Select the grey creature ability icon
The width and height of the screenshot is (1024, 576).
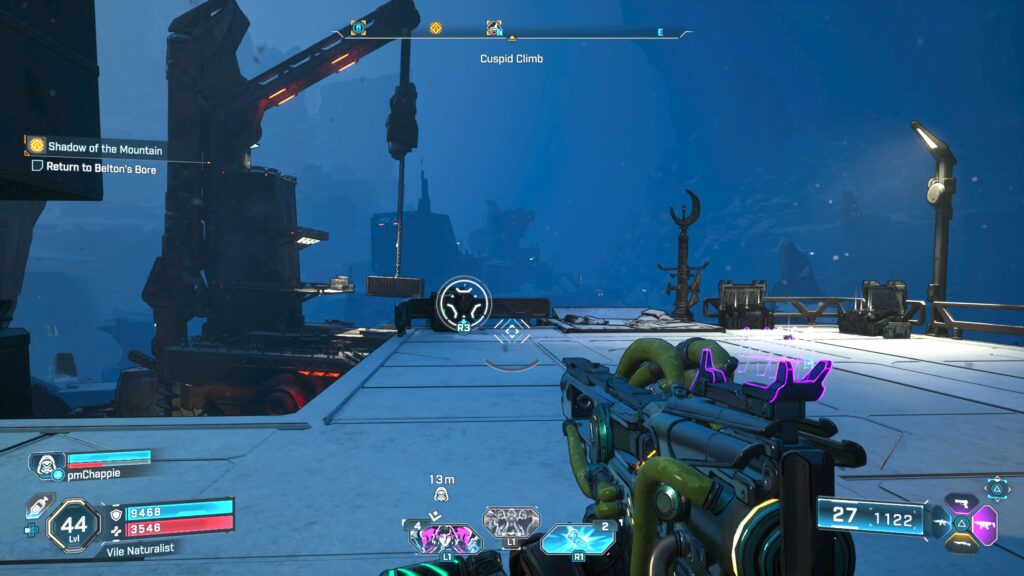(511, 522)
